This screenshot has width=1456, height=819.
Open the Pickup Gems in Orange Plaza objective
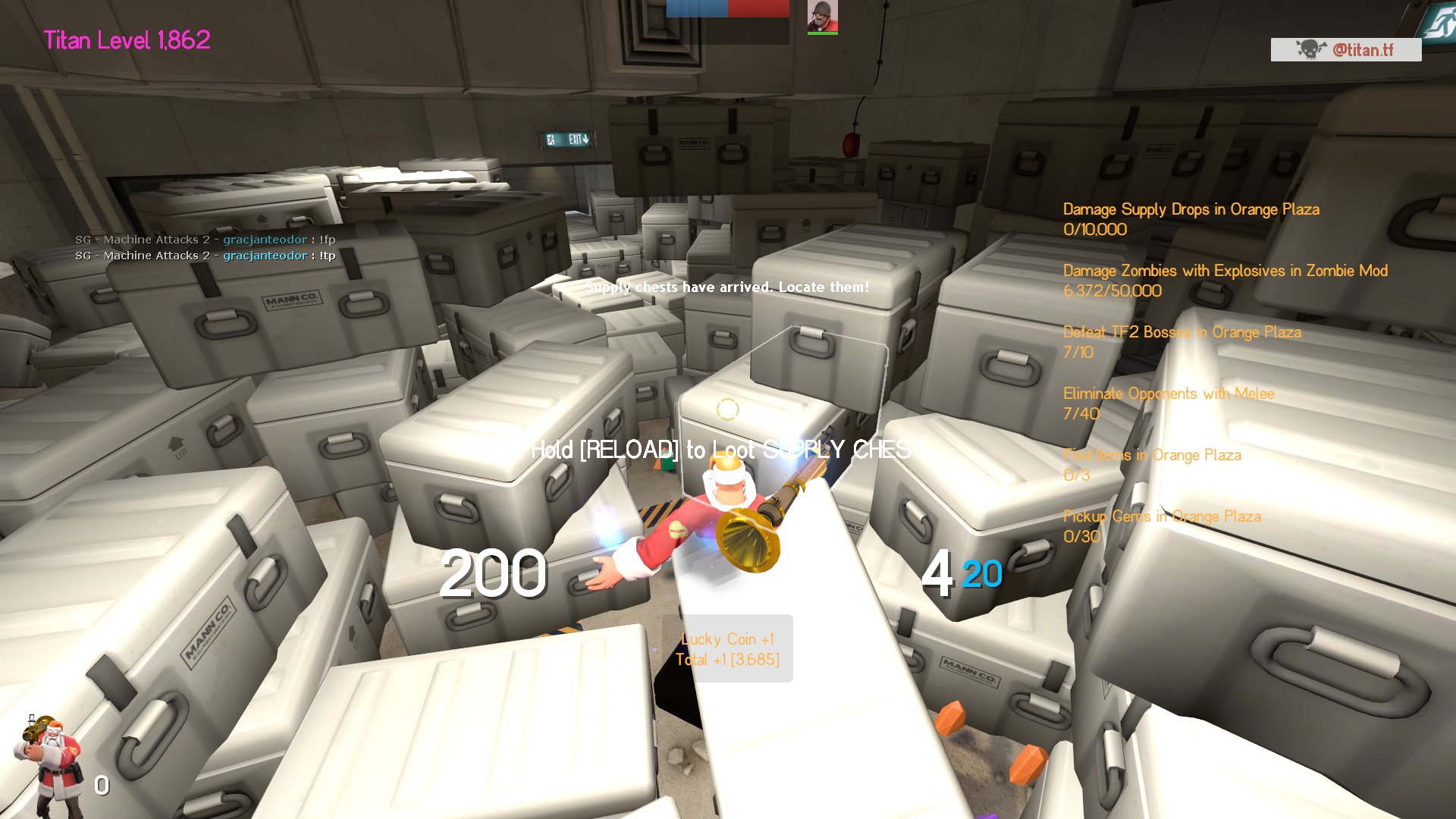click(1161, 526)
